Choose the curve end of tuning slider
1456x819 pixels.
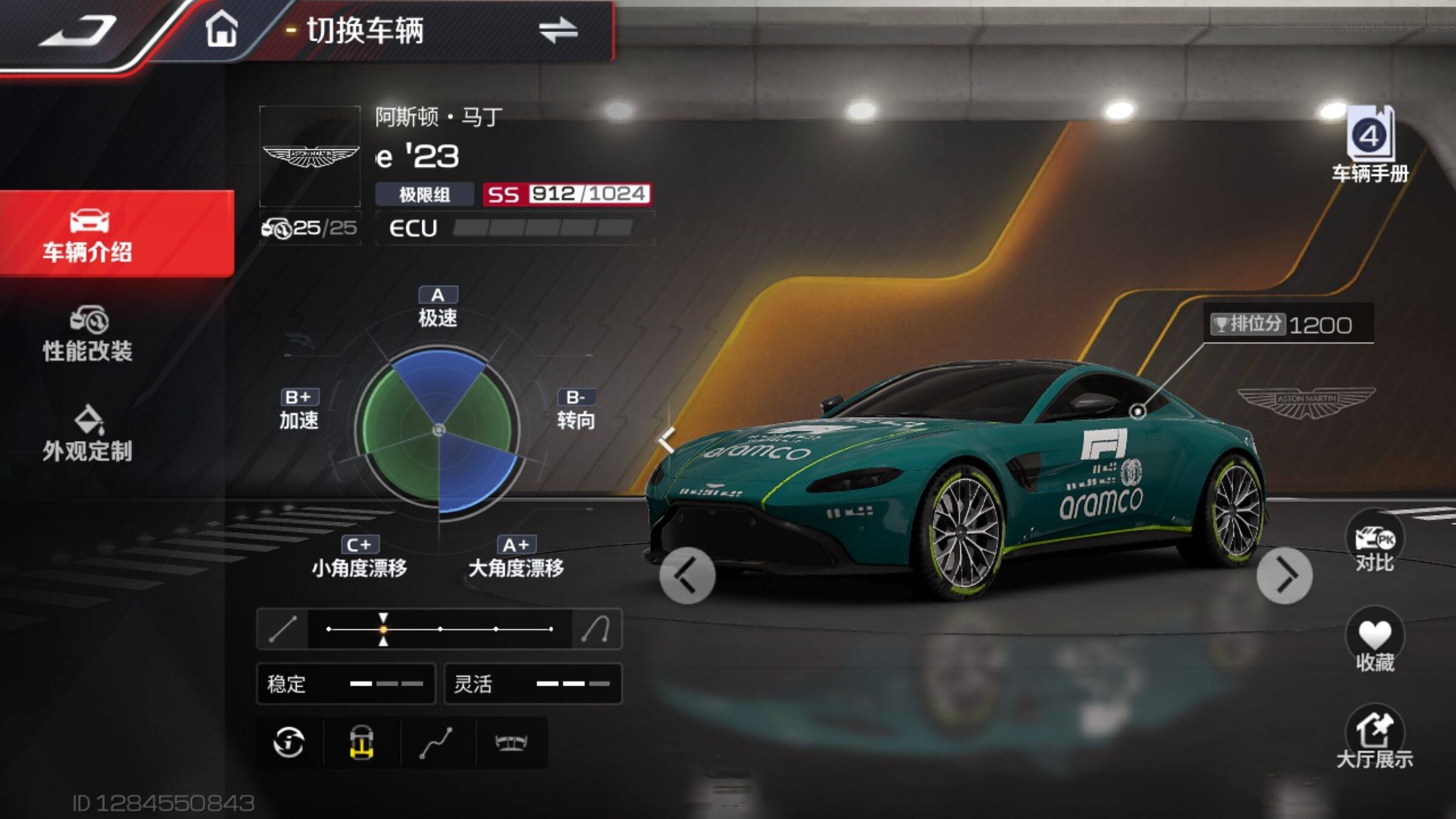click(x=596, y=629)
